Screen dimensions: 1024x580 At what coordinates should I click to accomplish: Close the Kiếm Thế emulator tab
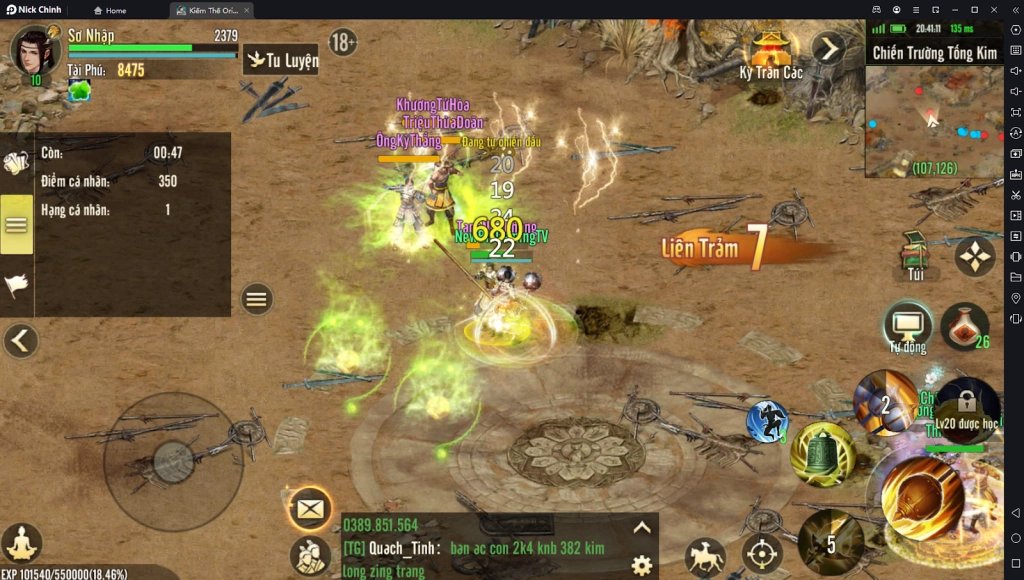pos(246,10)
